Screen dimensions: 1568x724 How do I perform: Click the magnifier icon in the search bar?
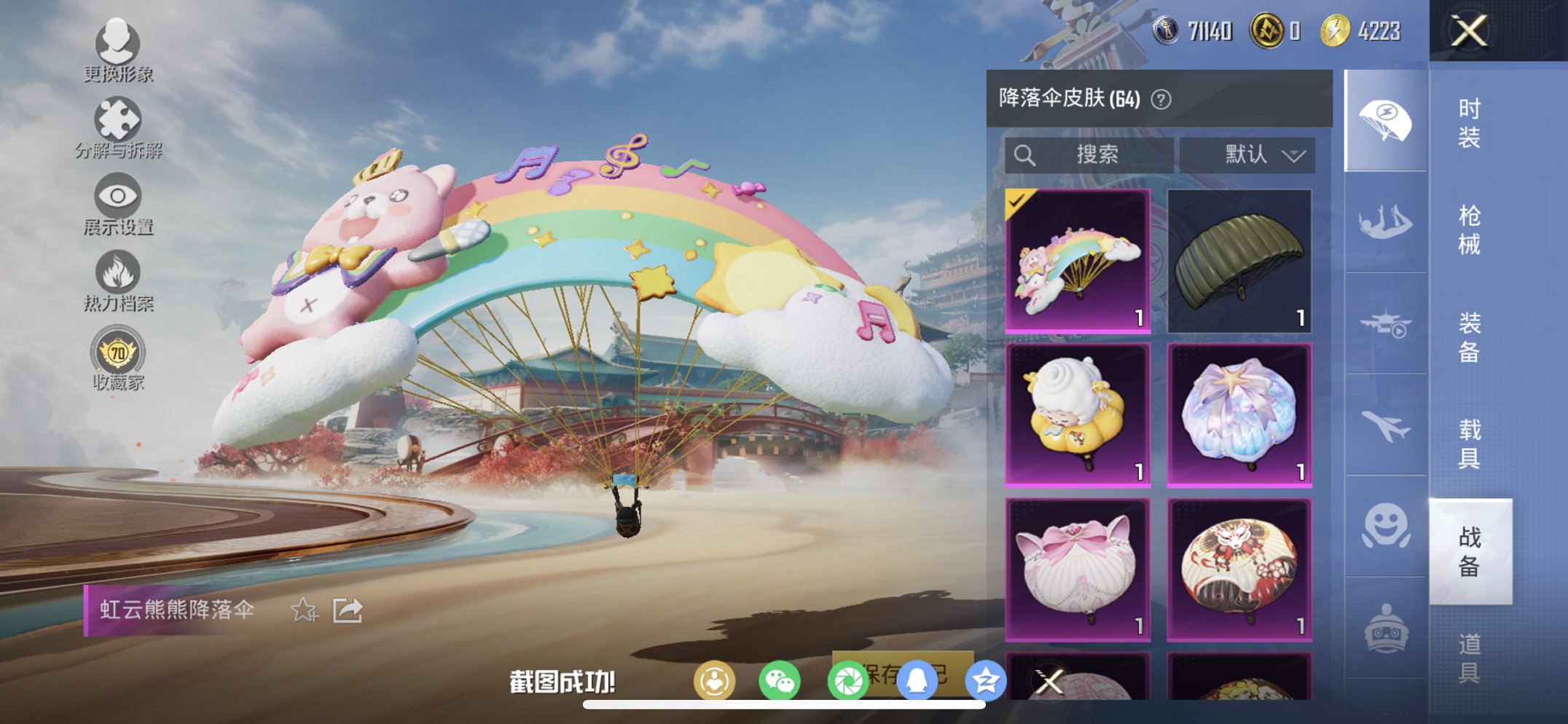(x=1026, y=154)
